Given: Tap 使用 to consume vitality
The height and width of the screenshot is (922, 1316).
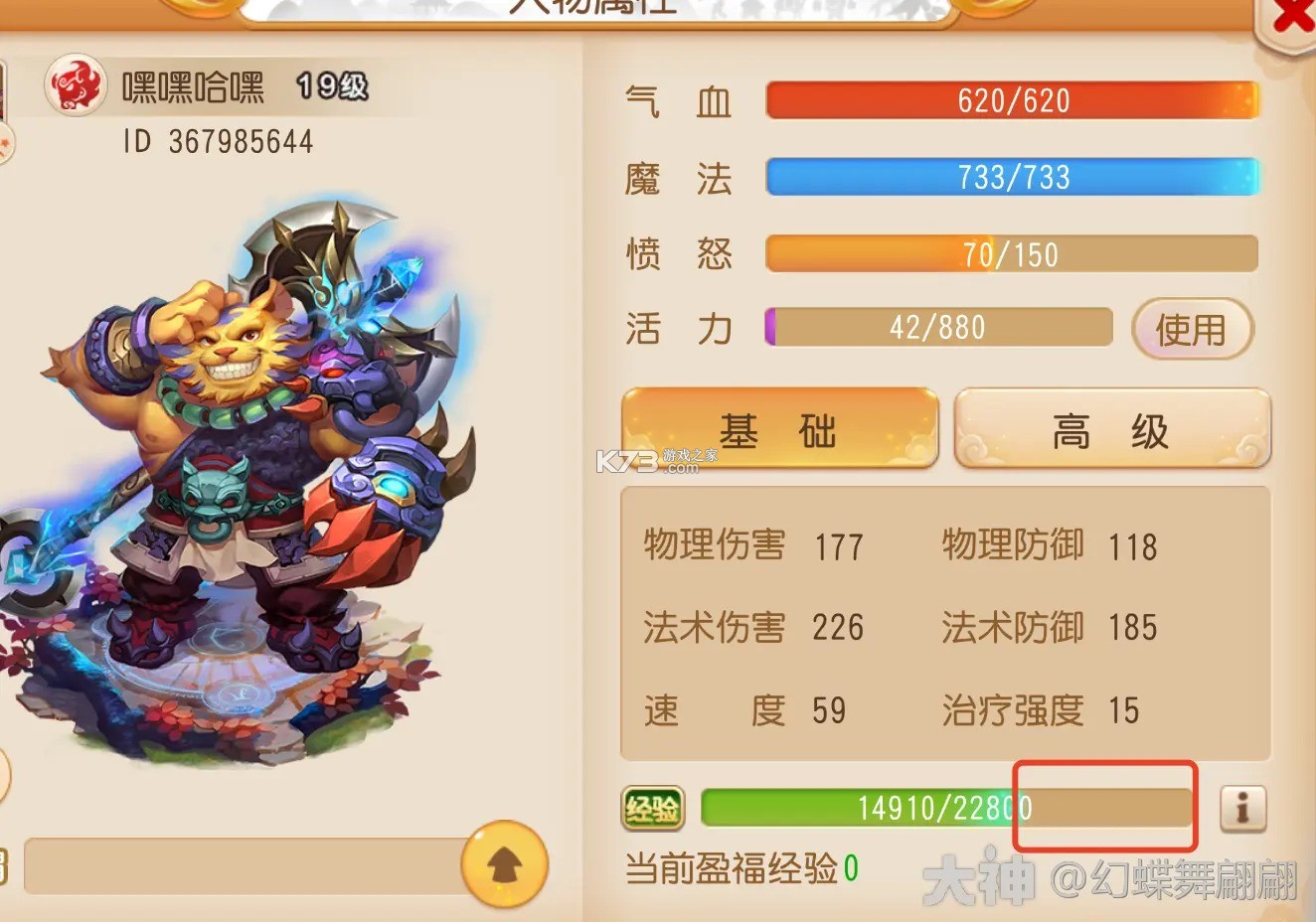Looking at the screenshot, I should 1192,329.
